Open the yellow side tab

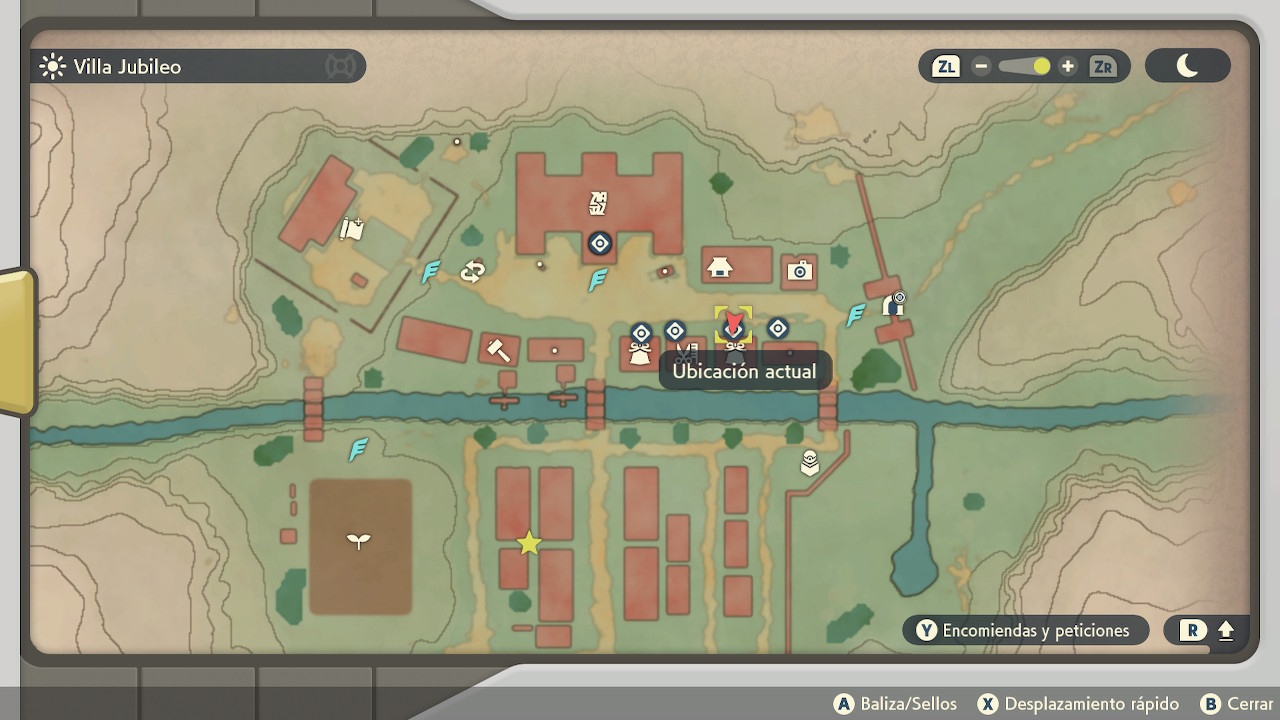click(15, 340)
